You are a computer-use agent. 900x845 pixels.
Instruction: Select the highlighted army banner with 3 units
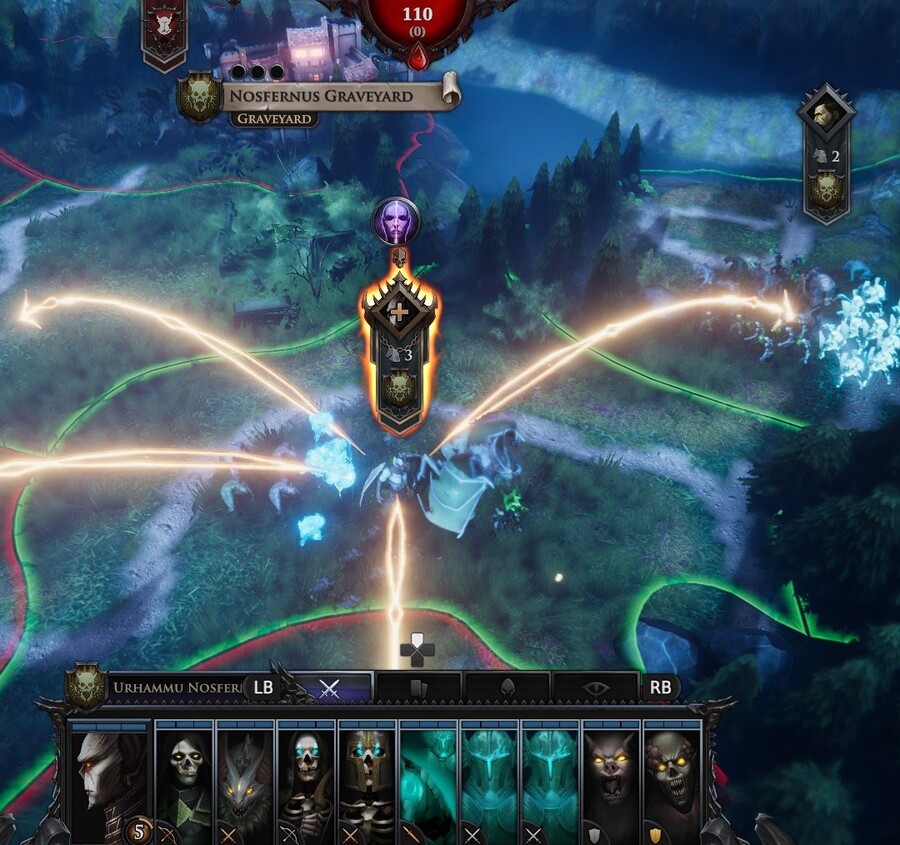coord(399,352)
